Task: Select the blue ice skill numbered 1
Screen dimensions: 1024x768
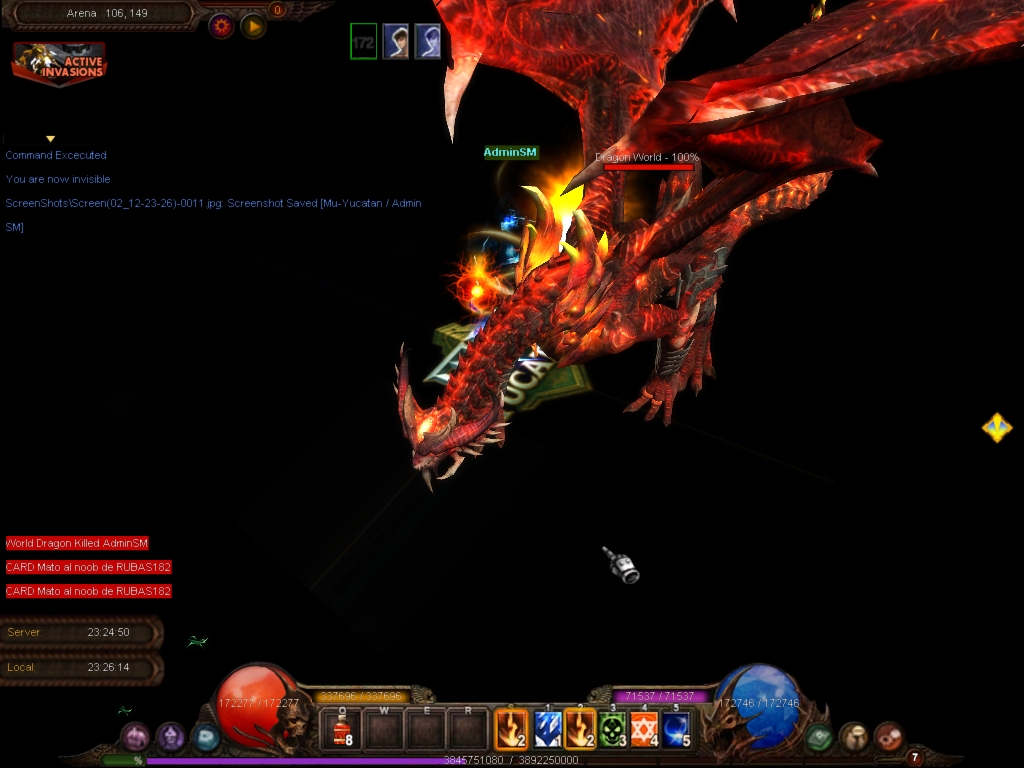Action: (x=547, y=730)
